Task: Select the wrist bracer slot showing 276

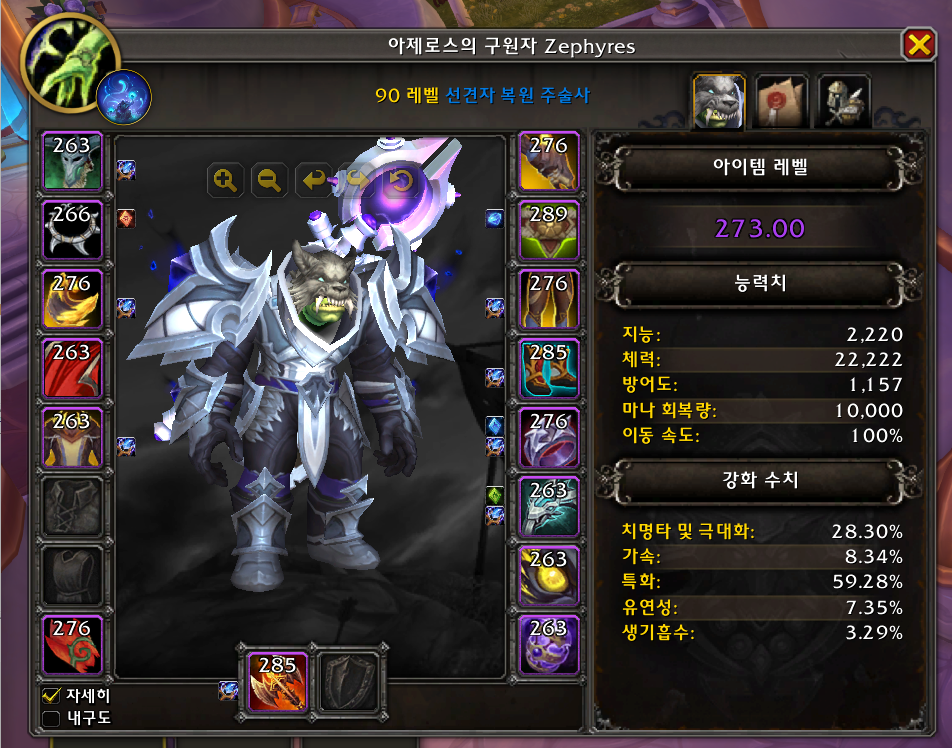Action: click(x=72, y=645)
